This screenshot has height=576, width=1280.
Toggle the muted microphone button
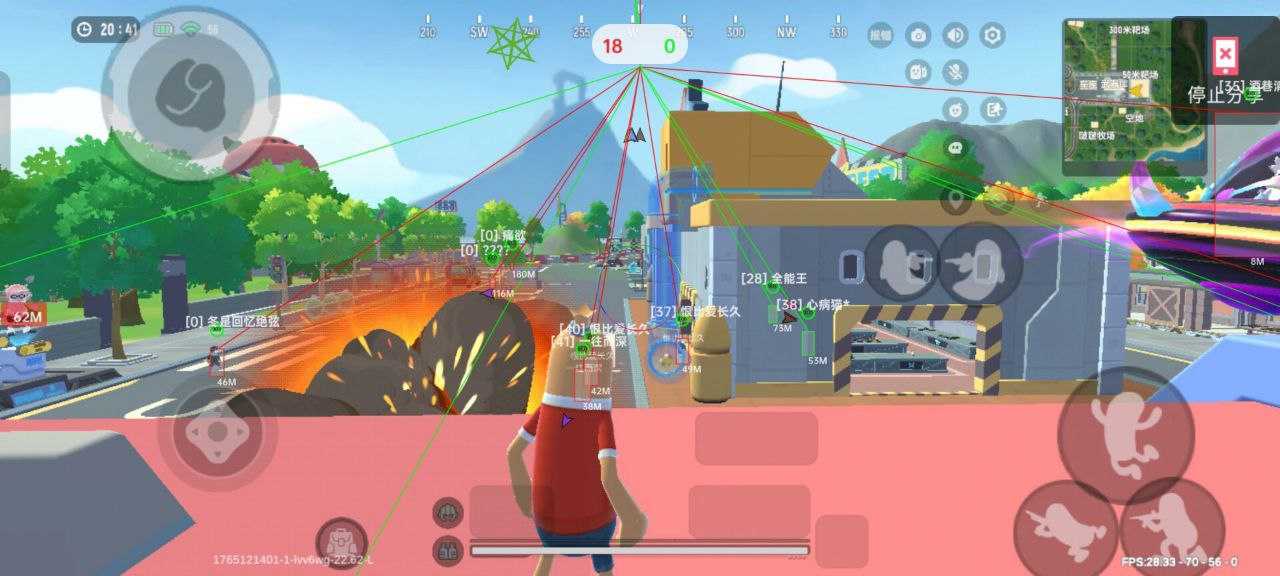[955, 72]
